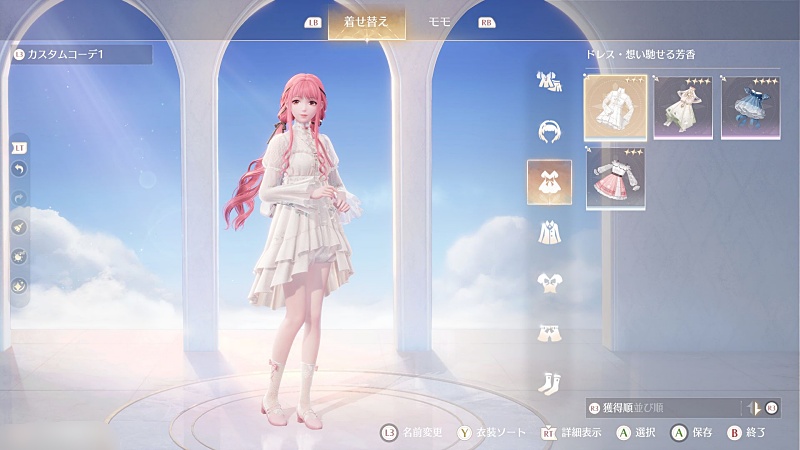Clear the outfit with the broom icon
The width and height of the screenshot is (800, 450).
[20, 227]
